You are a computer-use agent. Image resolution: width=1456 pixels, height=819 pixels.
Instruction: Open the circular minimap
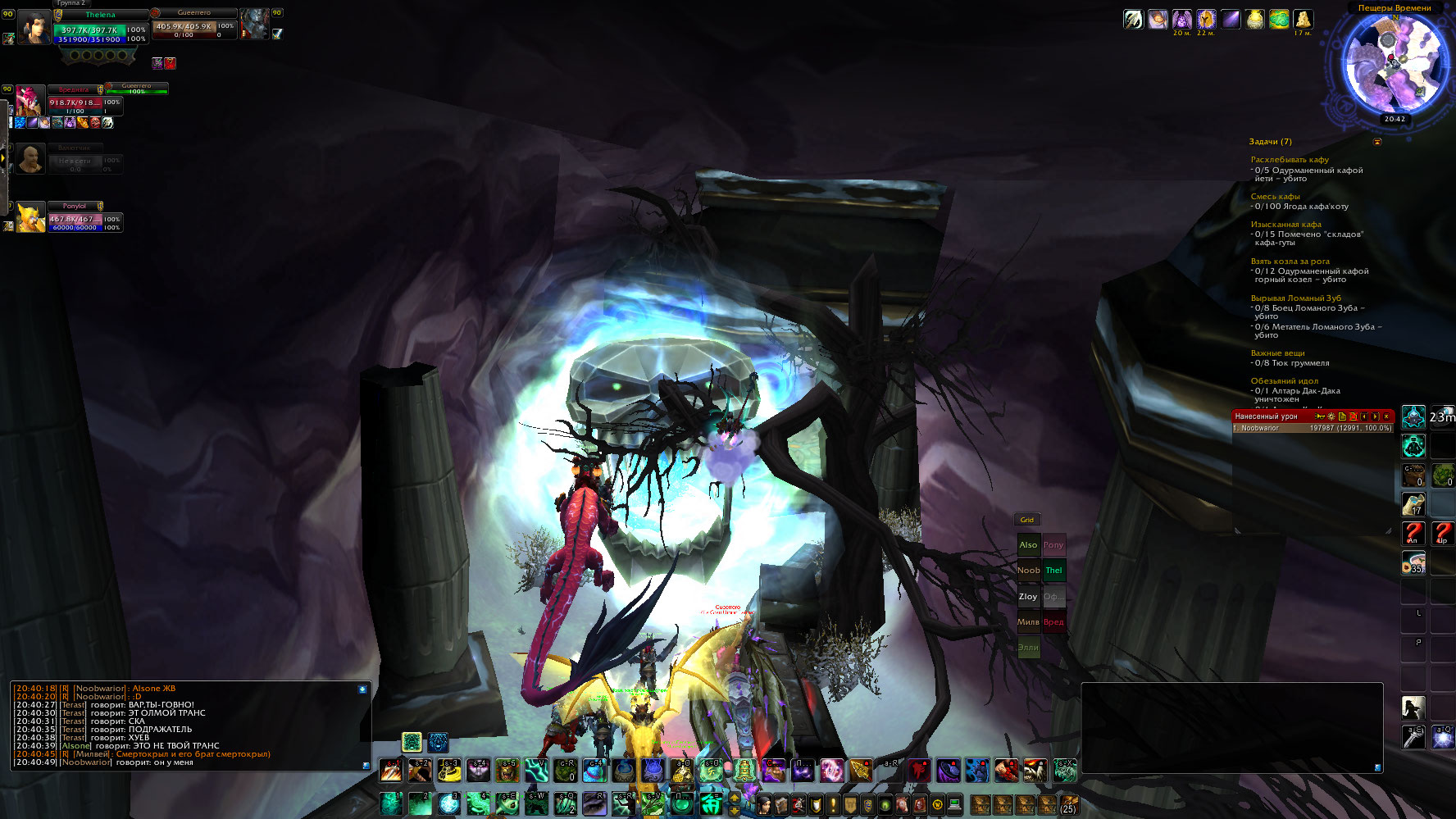click(x=1394, y=63)
